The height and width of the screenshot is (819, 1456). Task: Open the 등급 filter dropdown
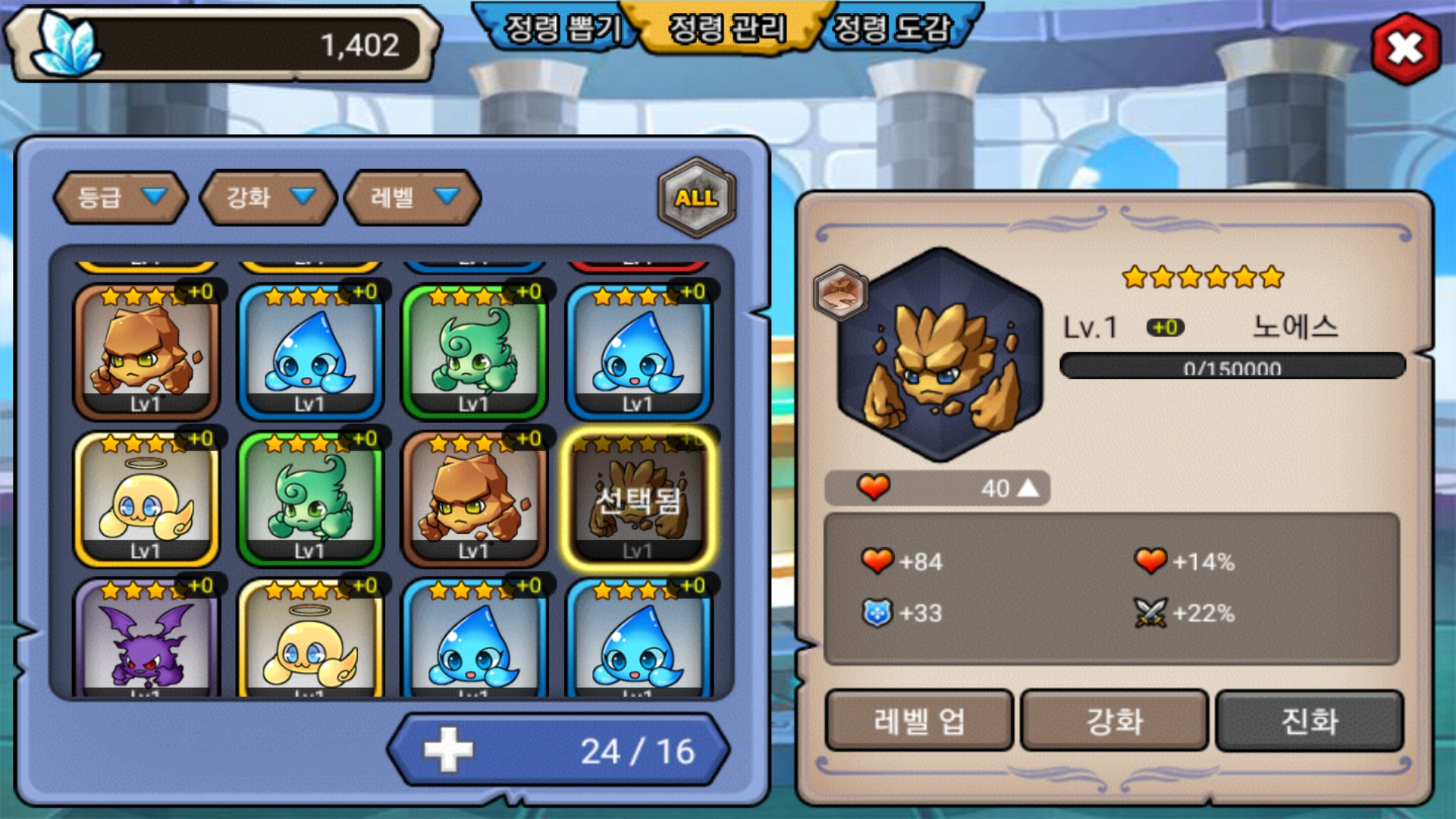[x=121, y=198]
